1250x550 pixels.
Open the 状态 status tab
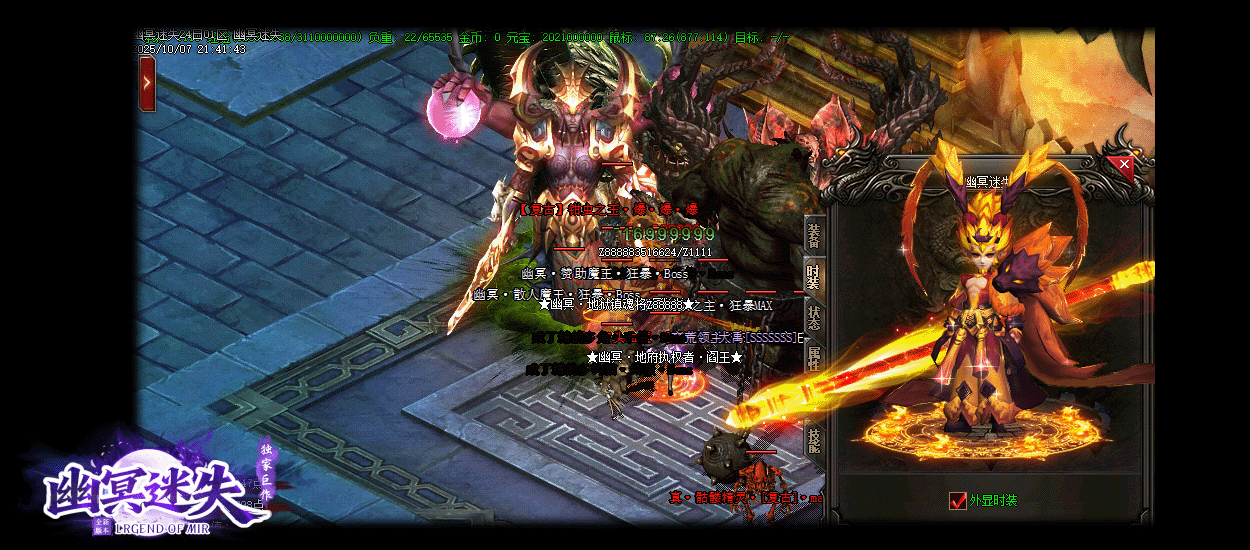(x=814, y=318)
